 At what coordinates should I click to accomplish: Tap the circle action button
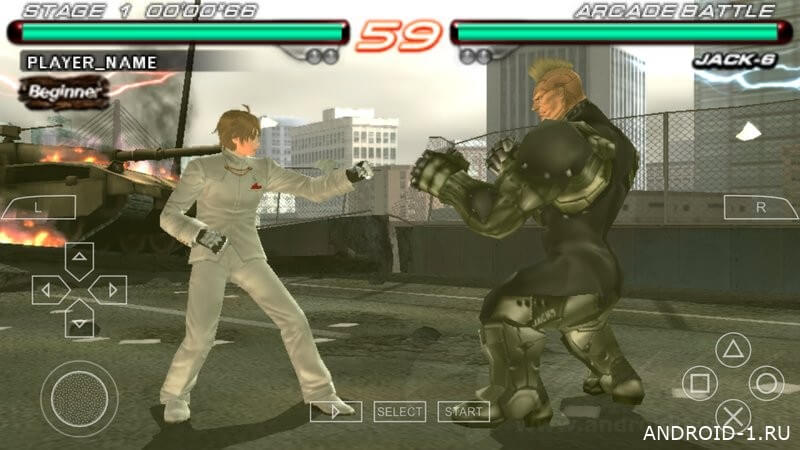point(766,383)
